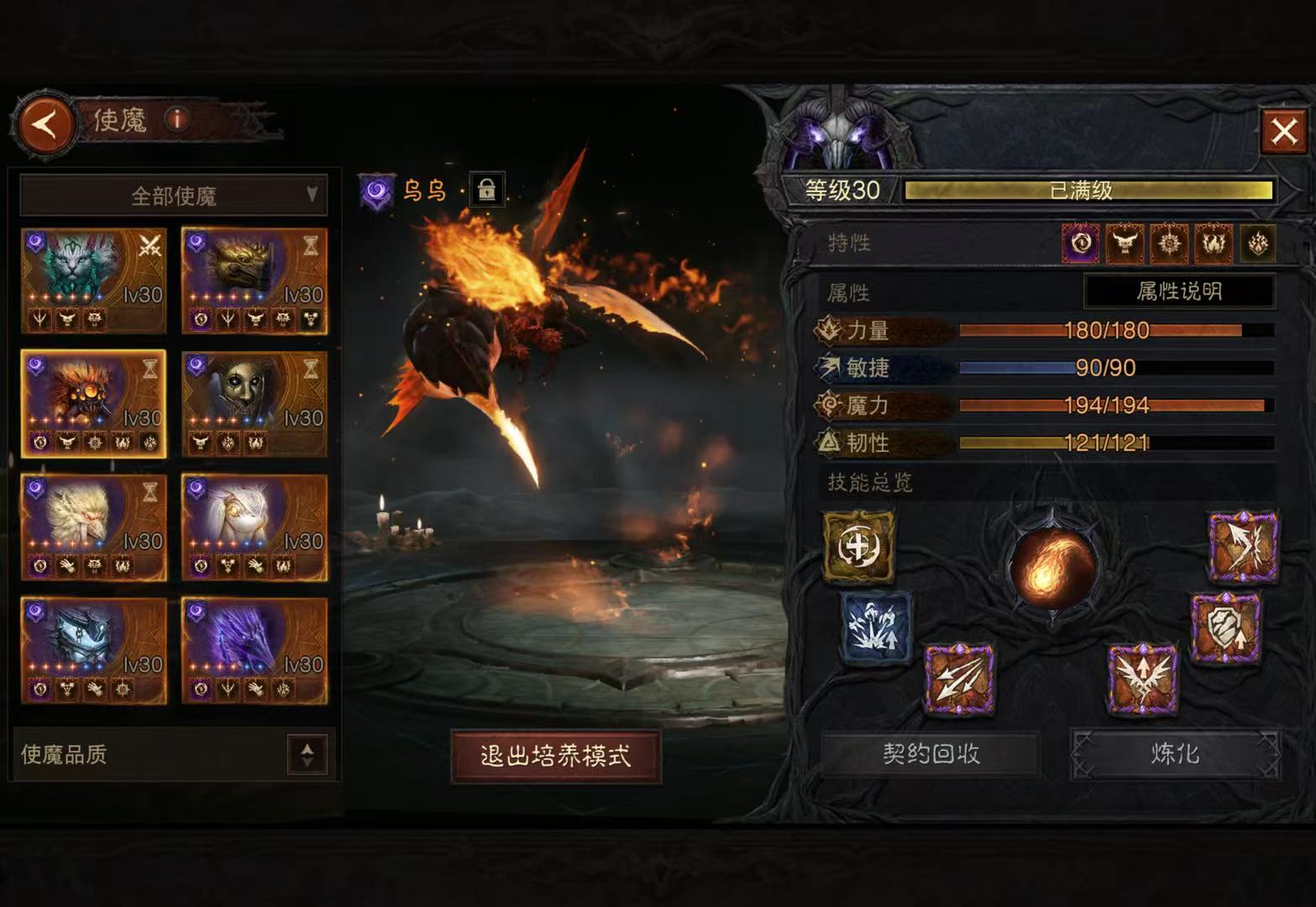Inspect the shield with arrow skill icon
1316x907 pixels.
(x=1225, y=627)
